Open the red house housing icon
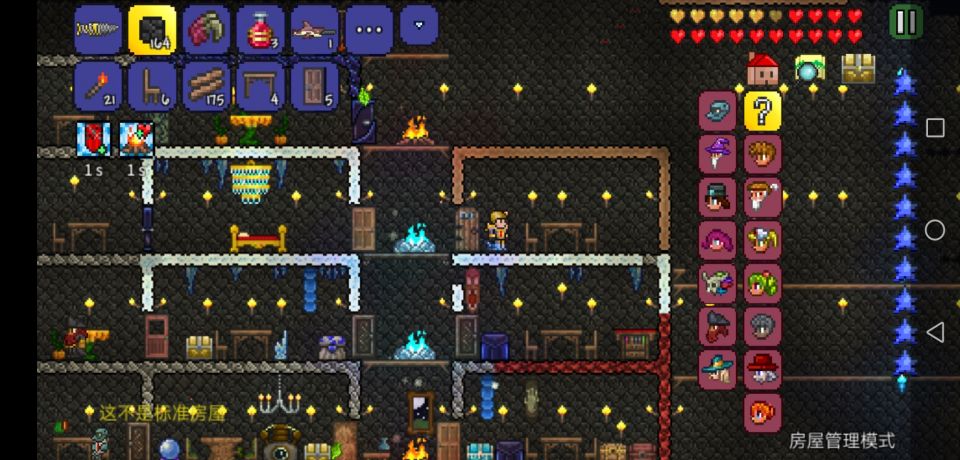The width and height of the screenshot is (960, 460). pyautogui.click(x=763, y=69)
